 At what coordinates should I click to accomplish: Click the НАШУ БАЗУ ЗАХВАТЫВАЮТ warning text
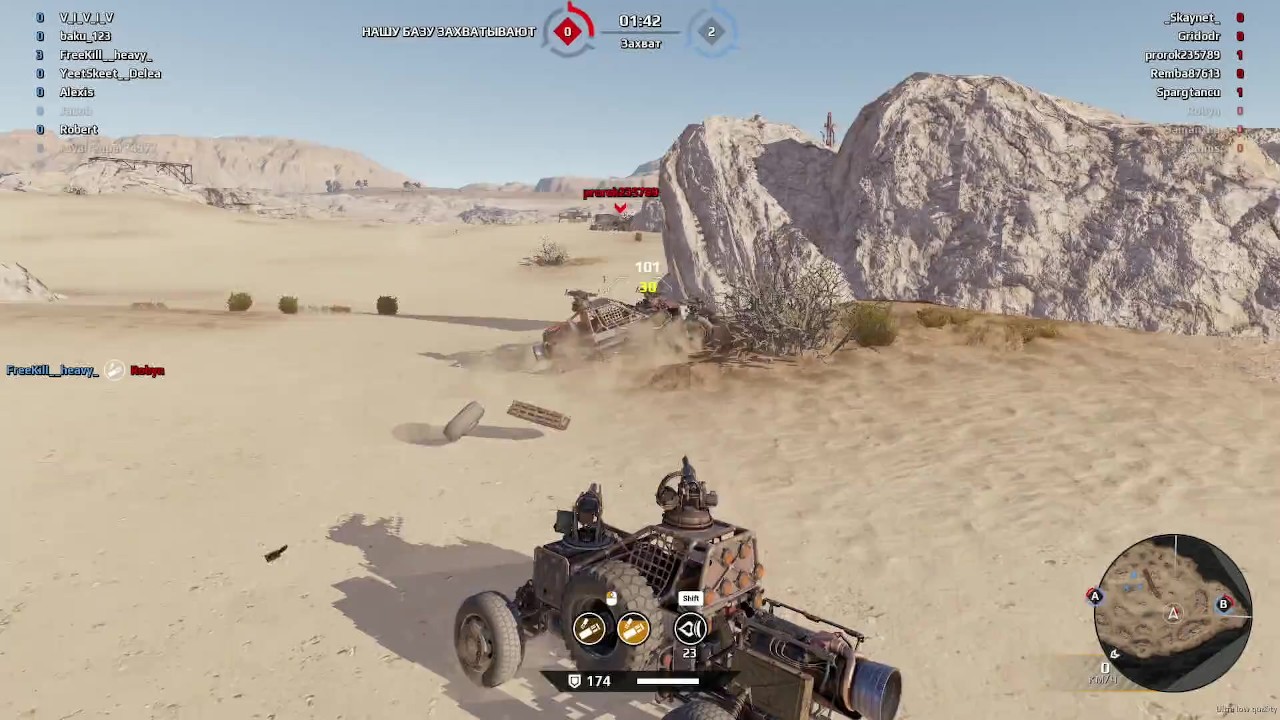(448, 31)
